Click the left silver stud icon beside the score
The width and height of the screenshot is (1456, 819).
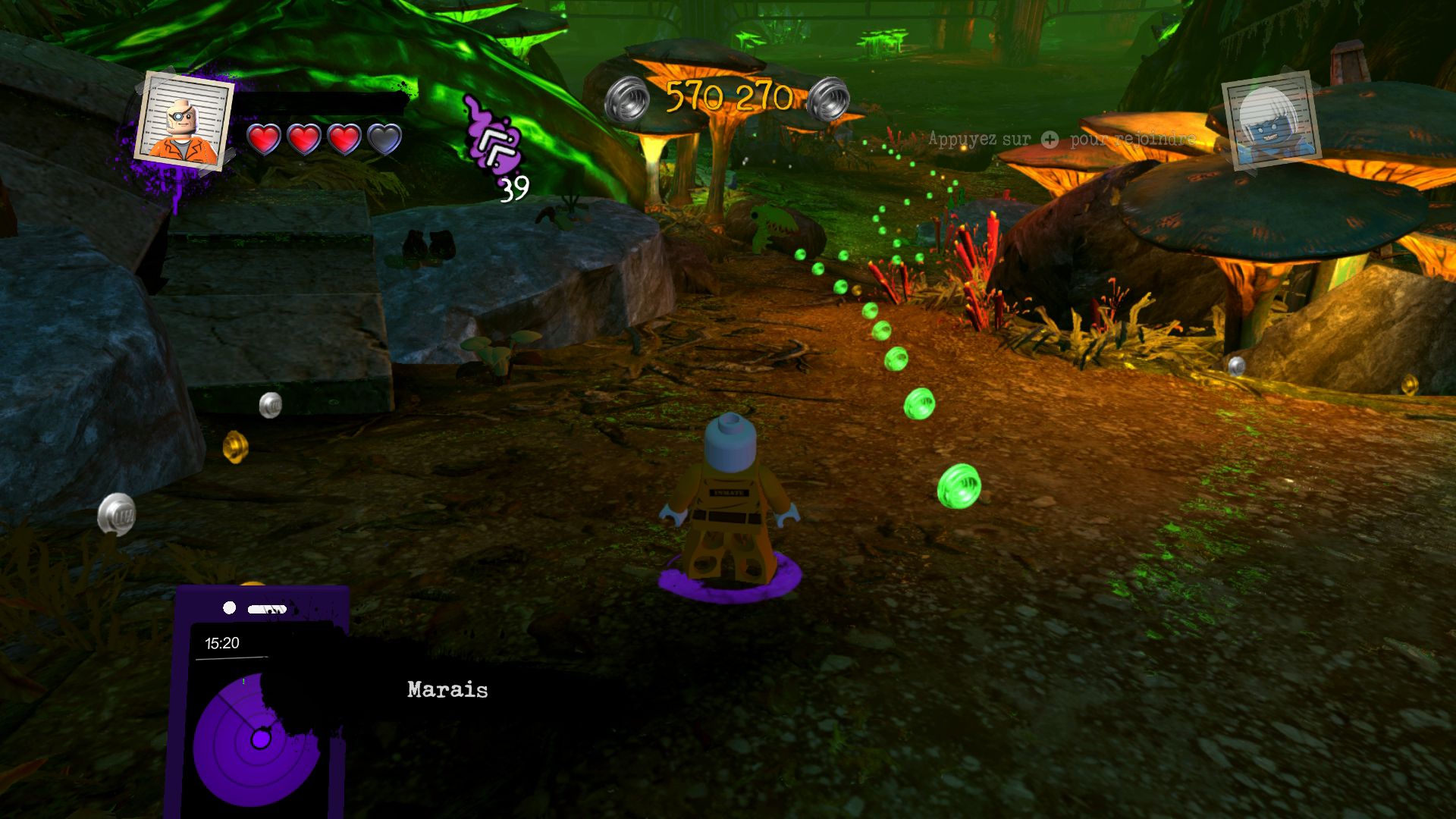(627, 99)
